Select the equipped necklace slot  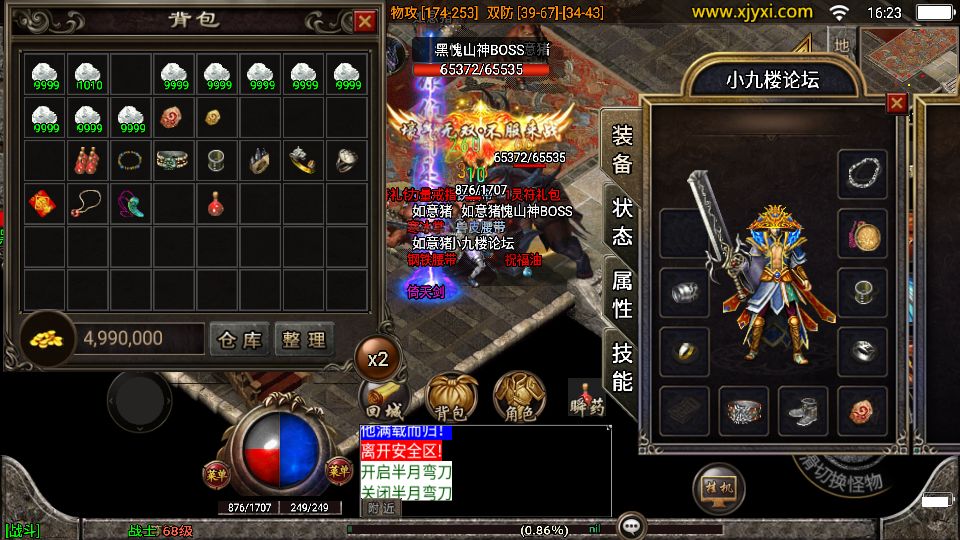pyautogui.click(x=862, y=173)
